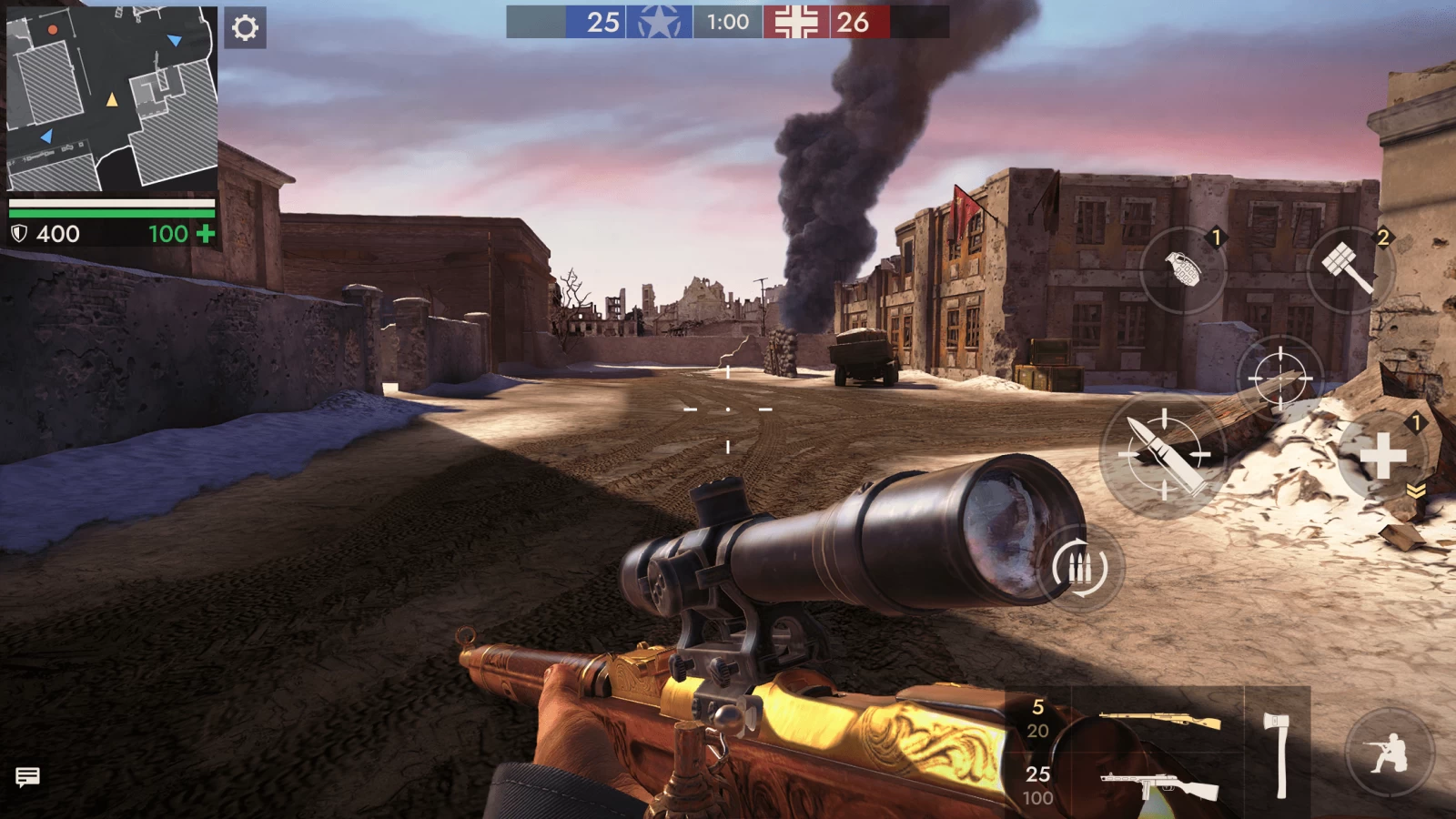Open the settings gear menu
The image size is (1456, 819).
245,27
